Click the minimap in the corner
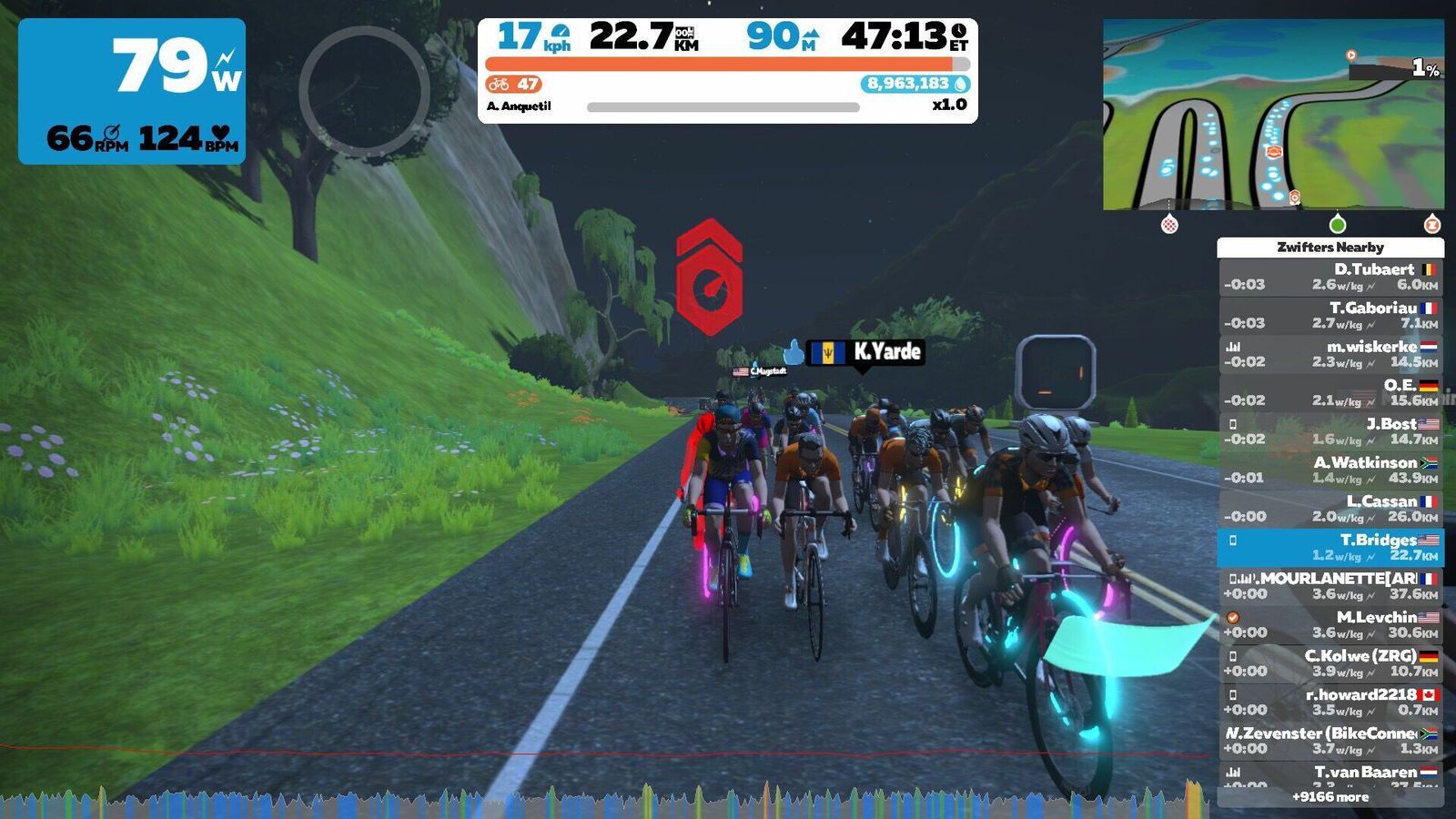This screenshot has height=819, width=1456. pyautogui.click(x=1272, y=115)
